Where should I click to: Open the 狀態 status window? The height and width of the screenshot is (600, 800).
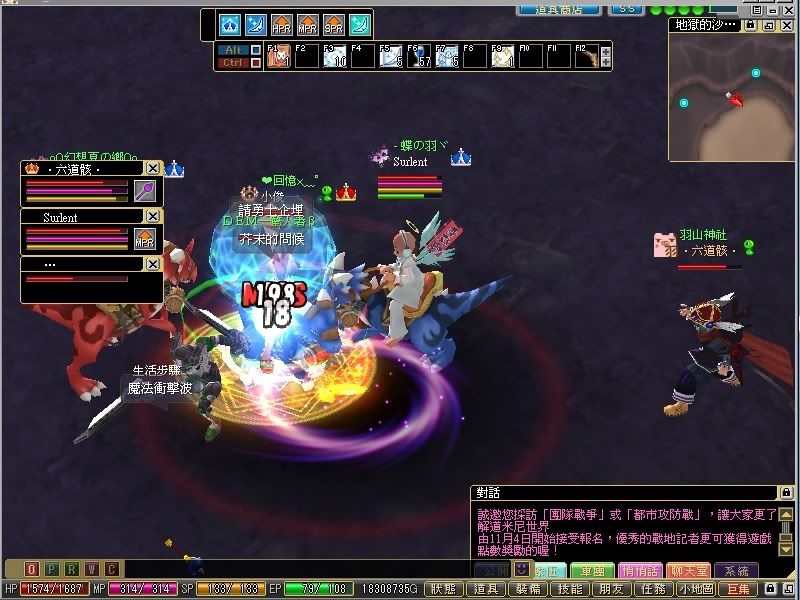[445, 590]
